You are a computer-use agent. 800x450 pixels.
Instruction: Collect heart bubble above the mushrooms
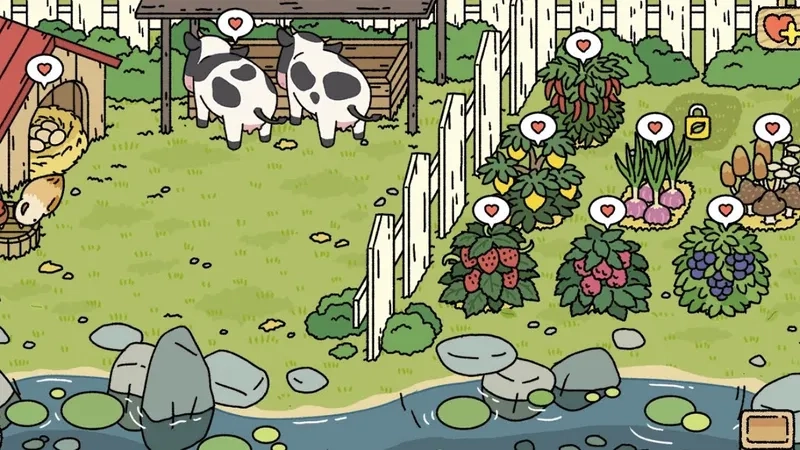(771, 128)
